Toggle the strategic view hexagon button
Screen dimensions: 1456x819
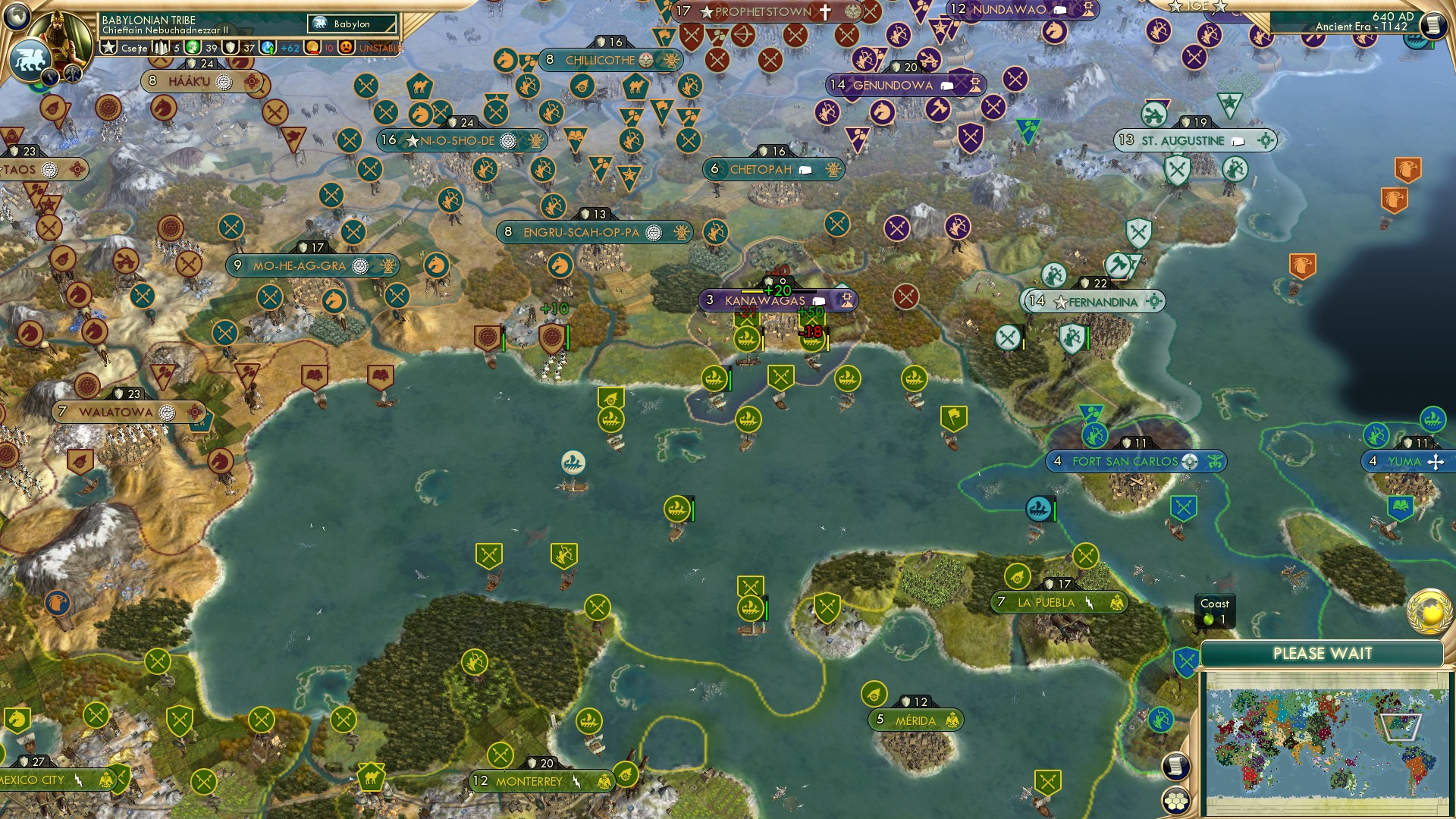(1175, 801)
